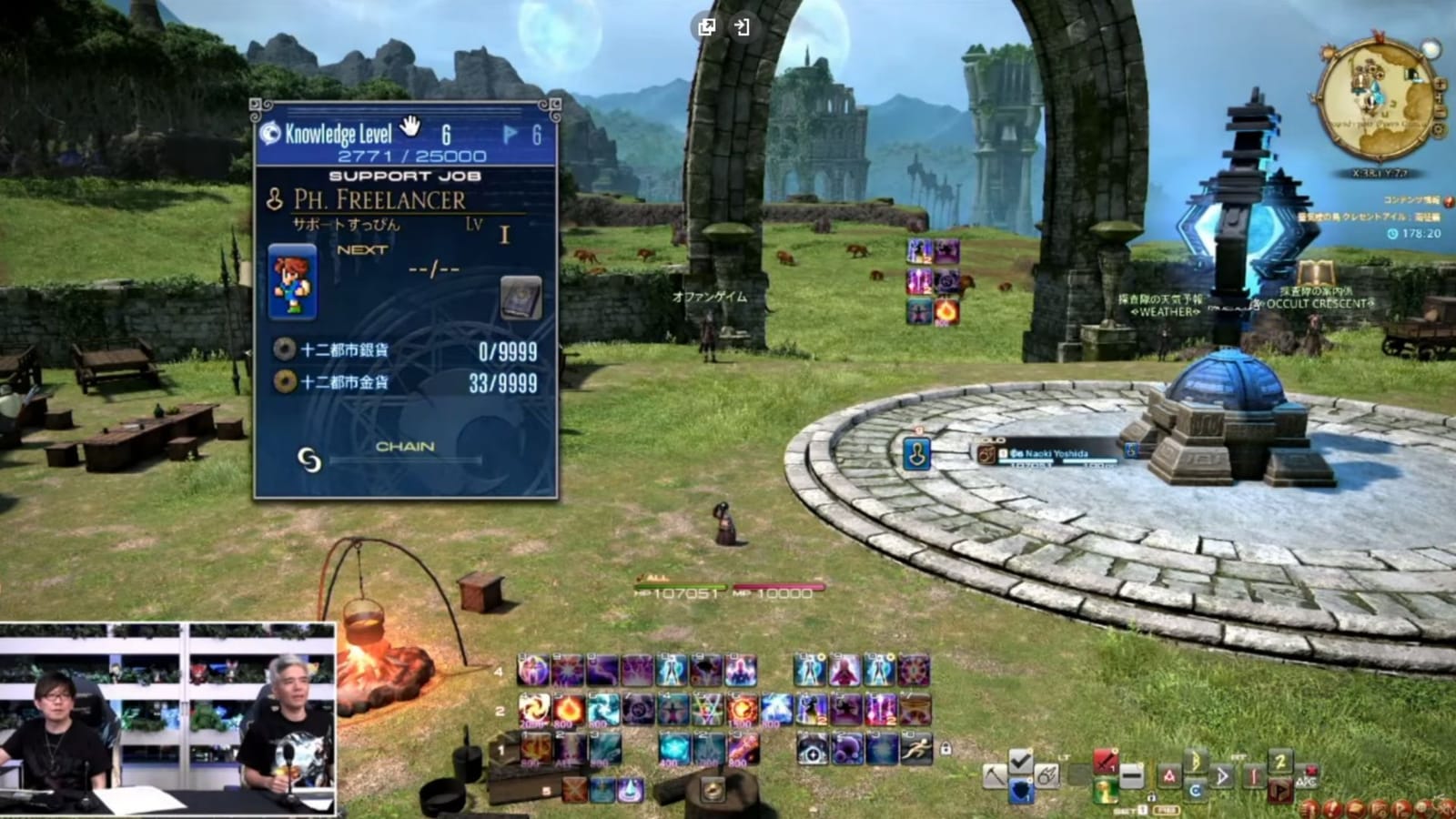The image size is (1456, 819).
Task: Click the up-arrow chevron beside the hotbar
Action: (996, 773)
